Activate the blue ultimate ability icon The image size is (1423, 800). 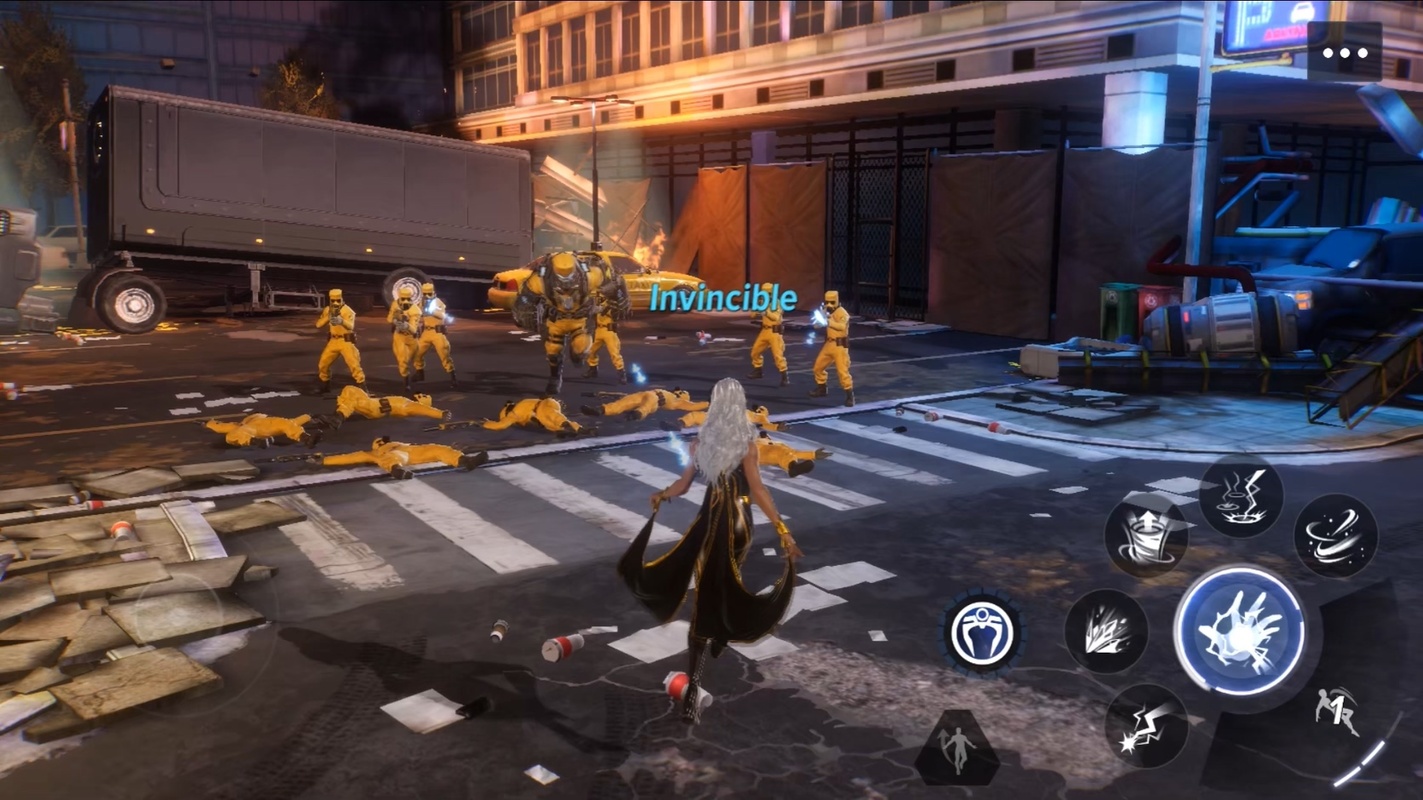[x=982, y=632]
